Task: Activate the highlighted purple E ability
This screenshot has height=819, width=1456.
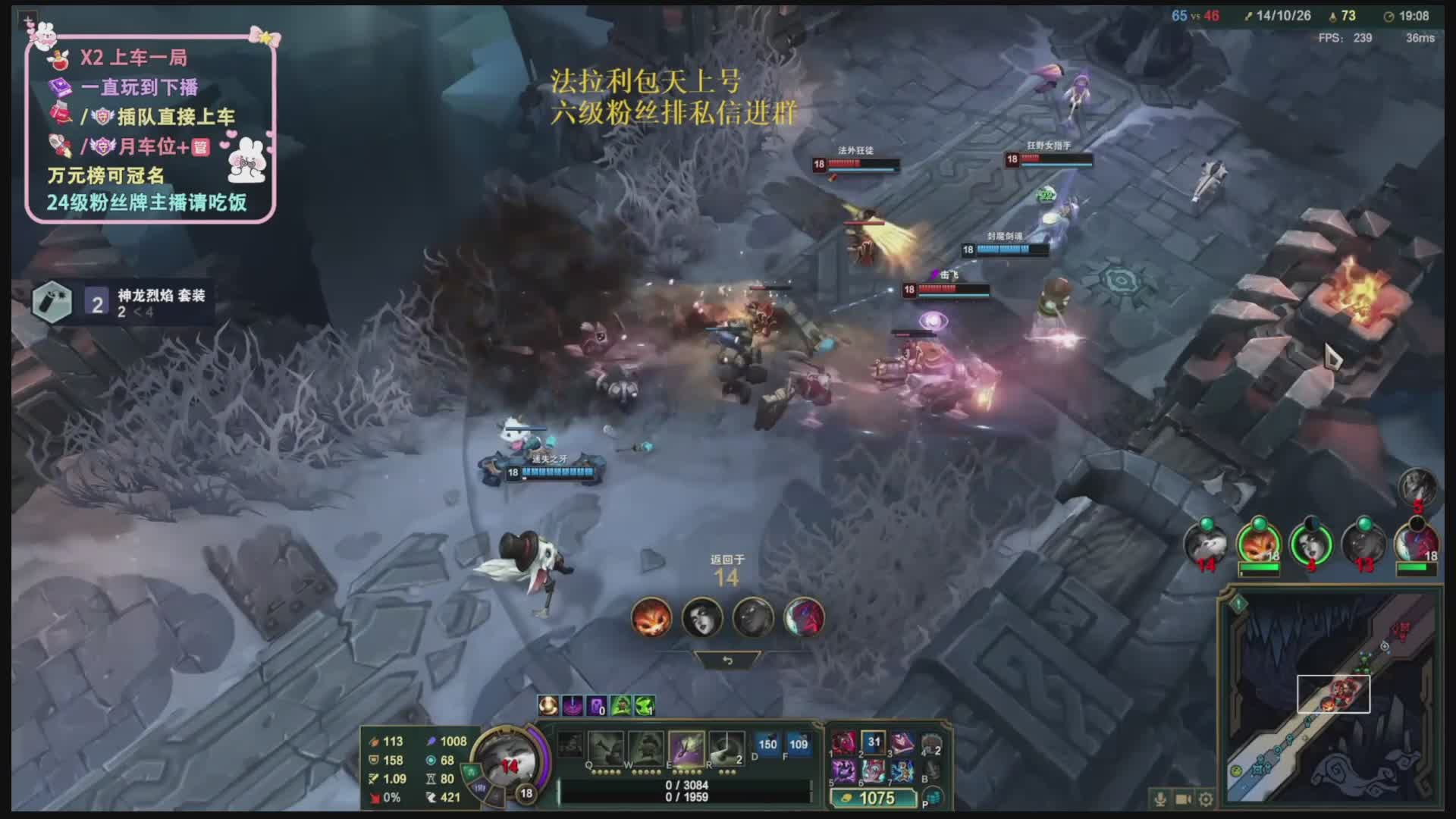Action: (x=686, y=748)
